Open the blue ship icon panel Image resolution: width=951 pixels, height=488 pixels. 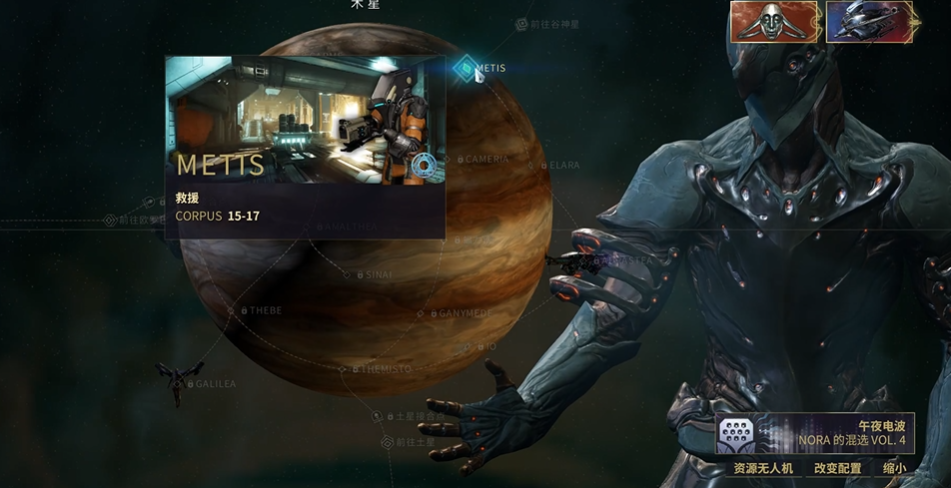pos(871,22)
